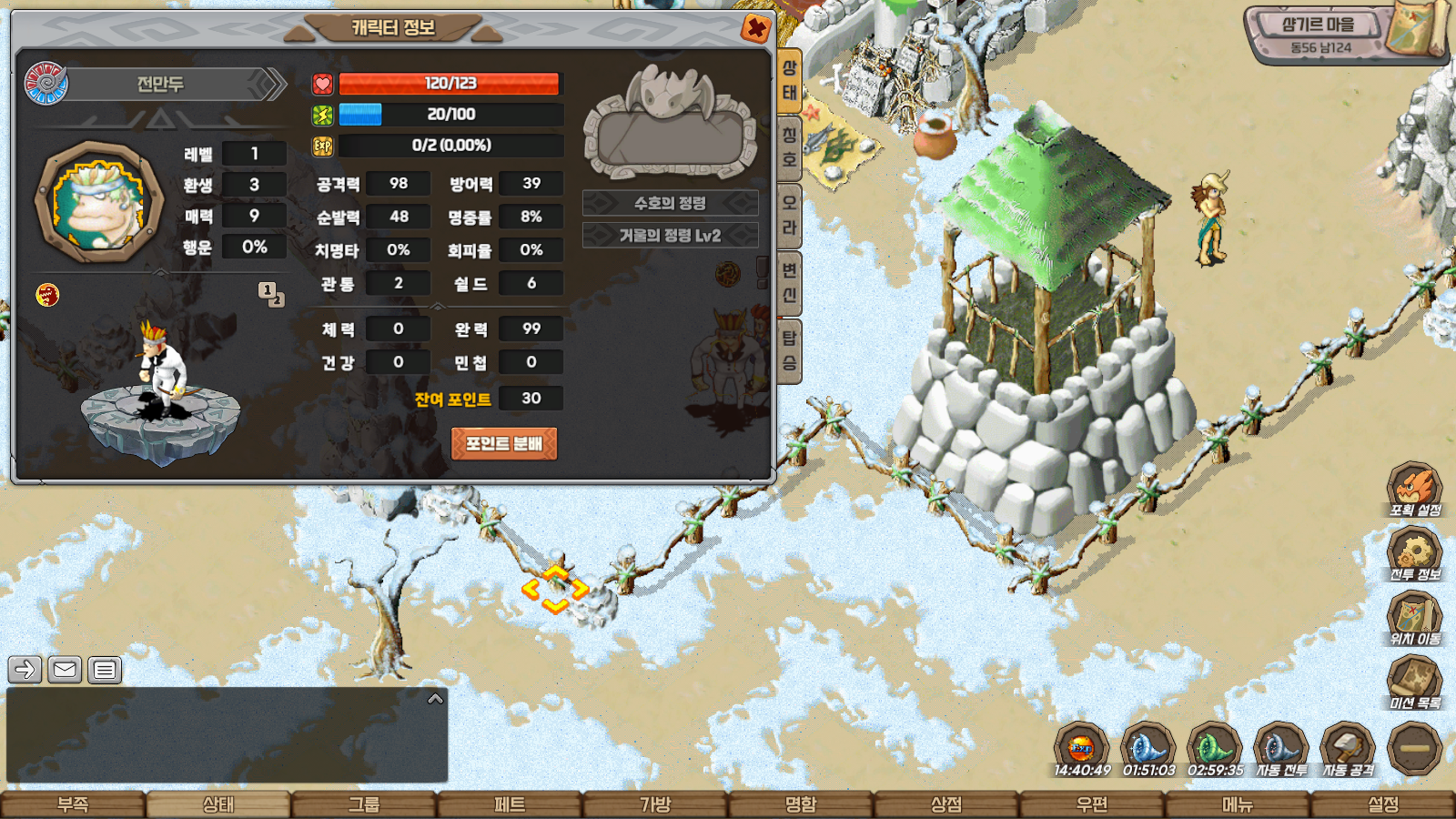1456x819 pixels.
Task: Open the 페트 menu
Action: [510, 804]
